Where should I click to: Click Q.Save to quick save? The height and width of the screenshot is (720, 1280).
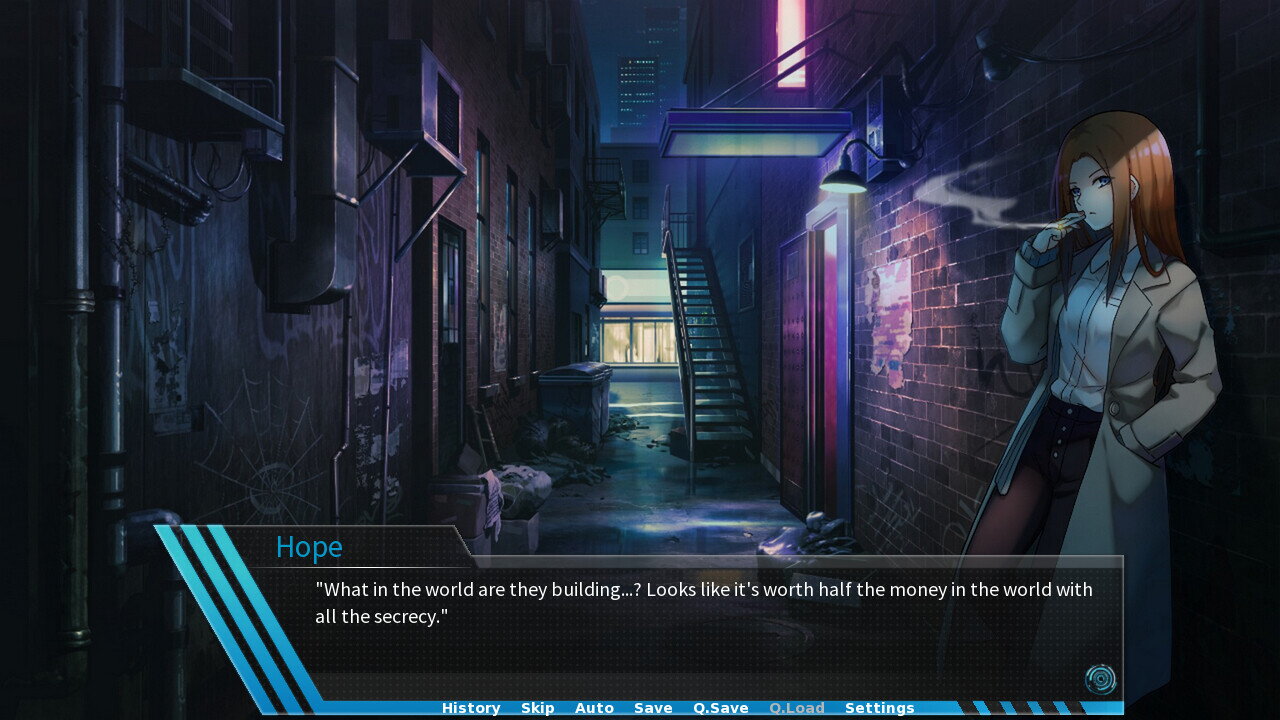(721, 708)
